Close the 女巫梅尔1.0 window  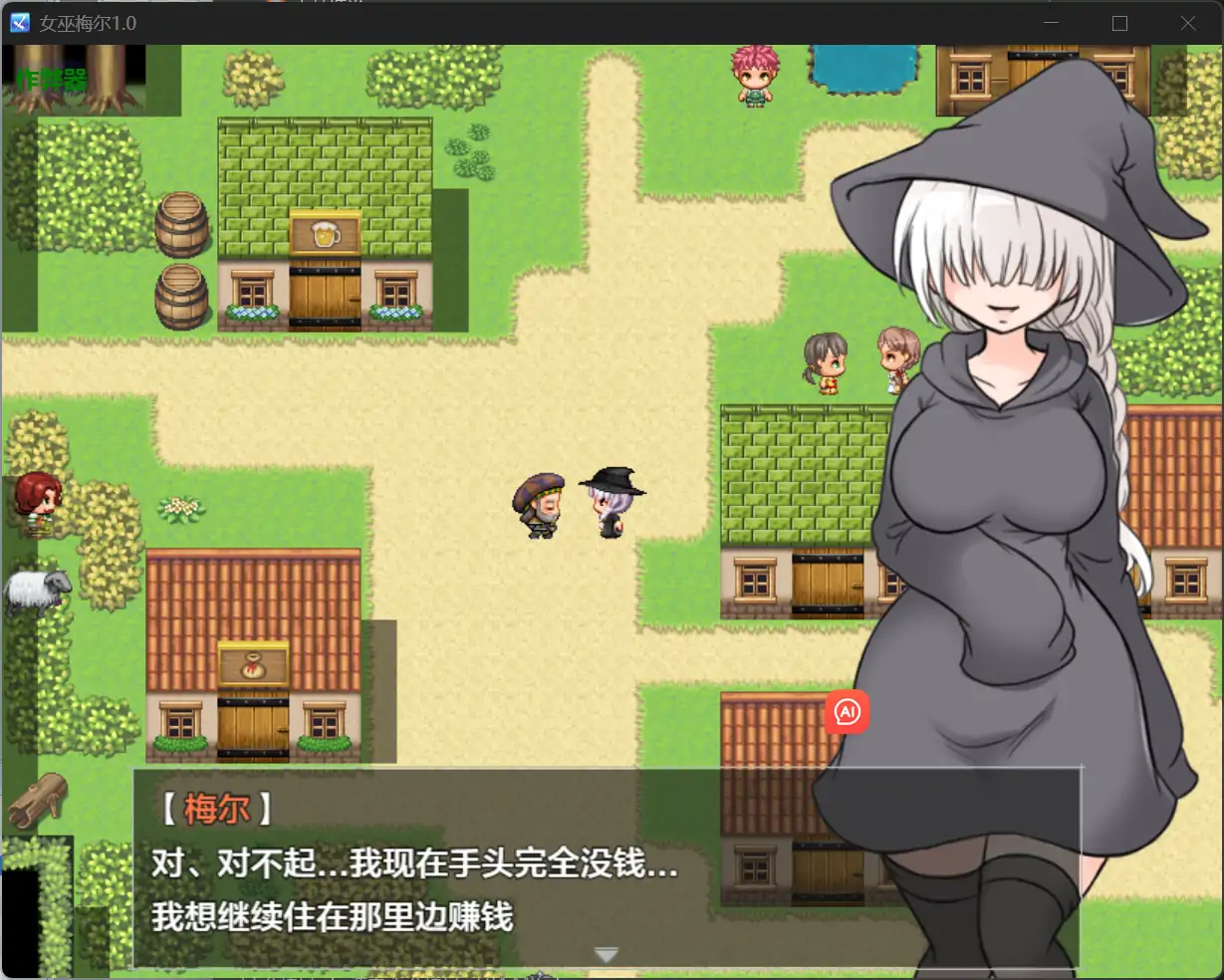1187,23
